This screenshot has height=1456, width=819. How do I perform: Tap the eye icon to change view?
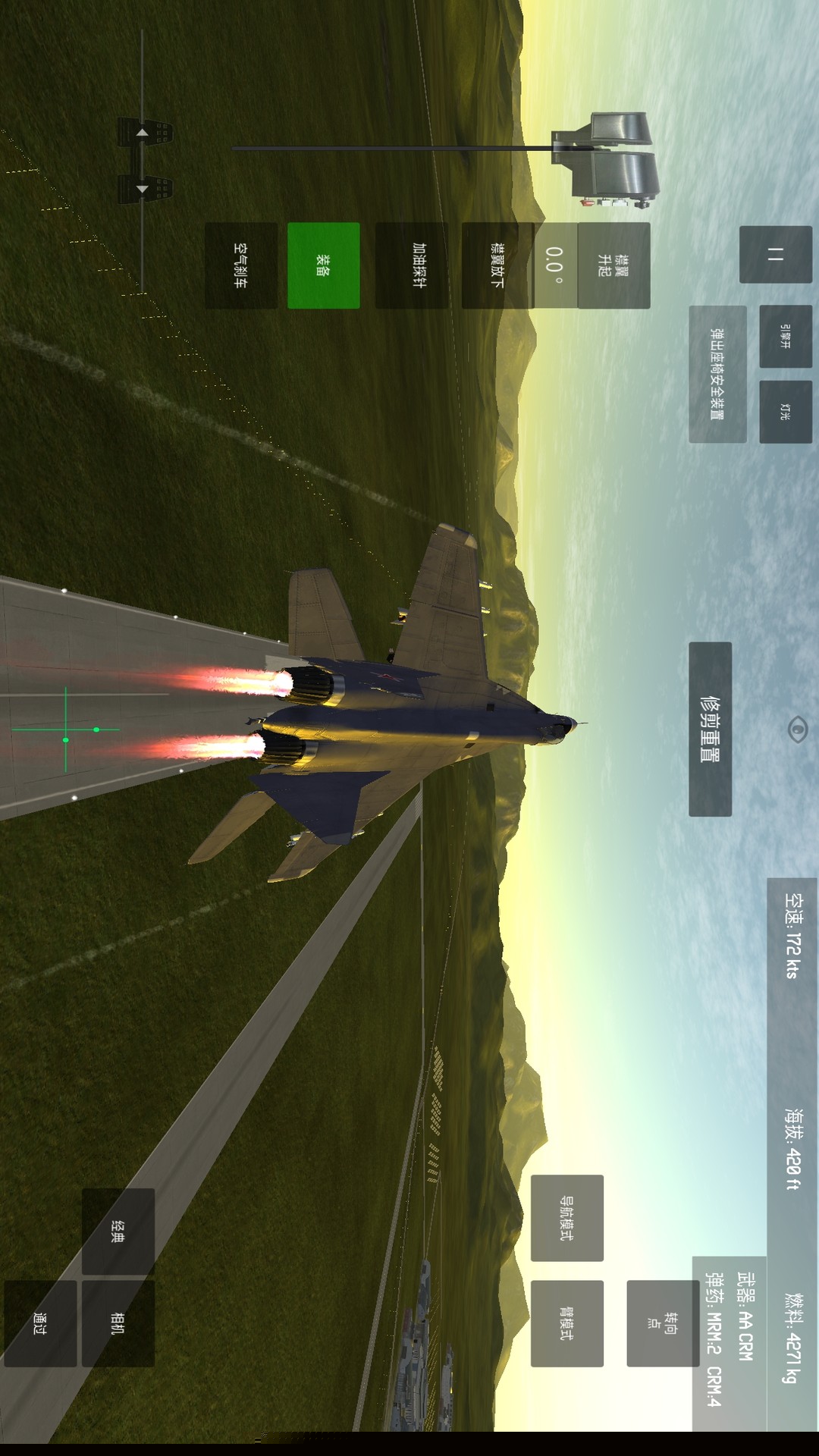coord(798,730)
